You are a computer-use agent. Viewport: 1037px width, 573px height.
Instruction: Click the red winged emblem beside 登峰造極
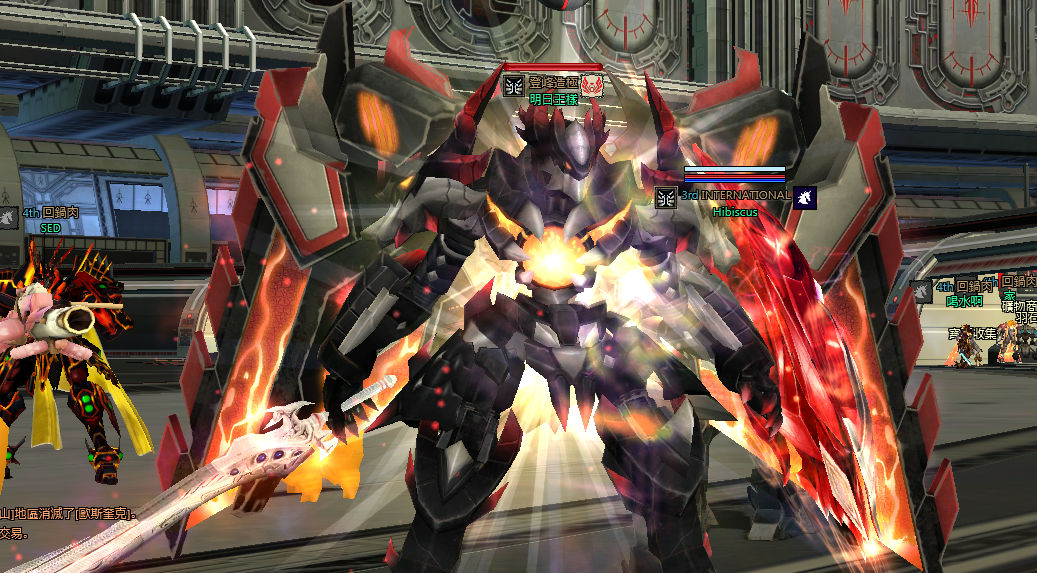click(592, 85)
